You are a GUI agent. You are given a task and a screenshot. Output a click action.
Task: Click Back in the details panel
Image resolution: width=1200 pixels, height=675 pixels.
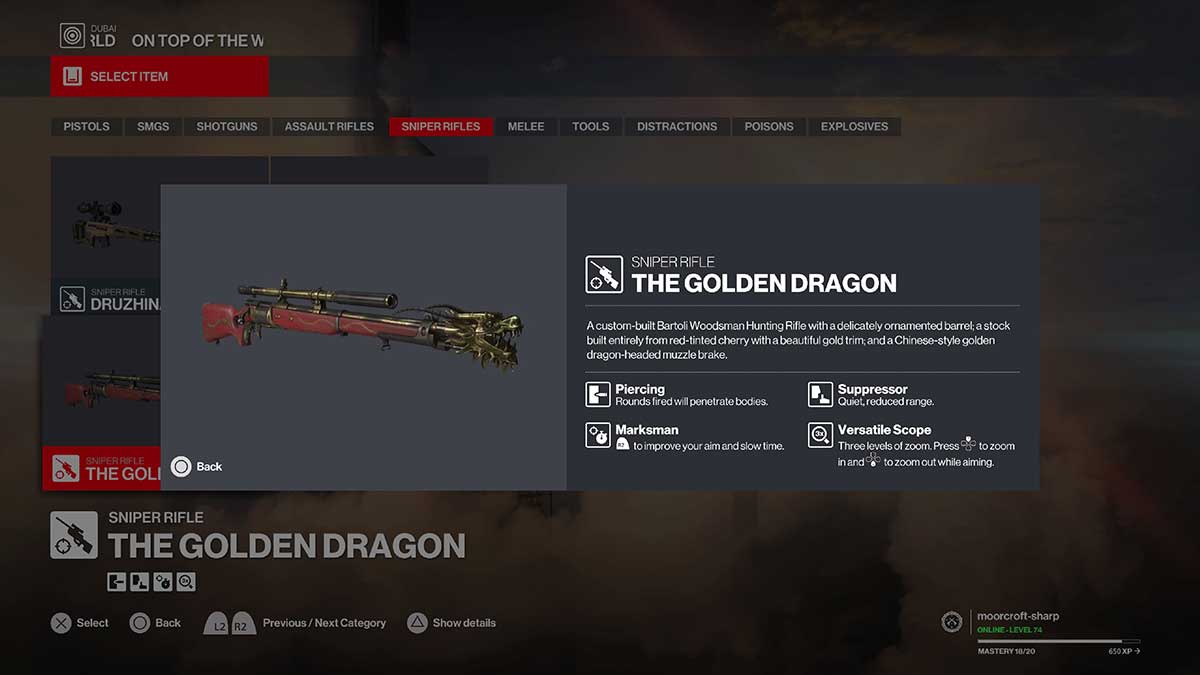(197, 467)
